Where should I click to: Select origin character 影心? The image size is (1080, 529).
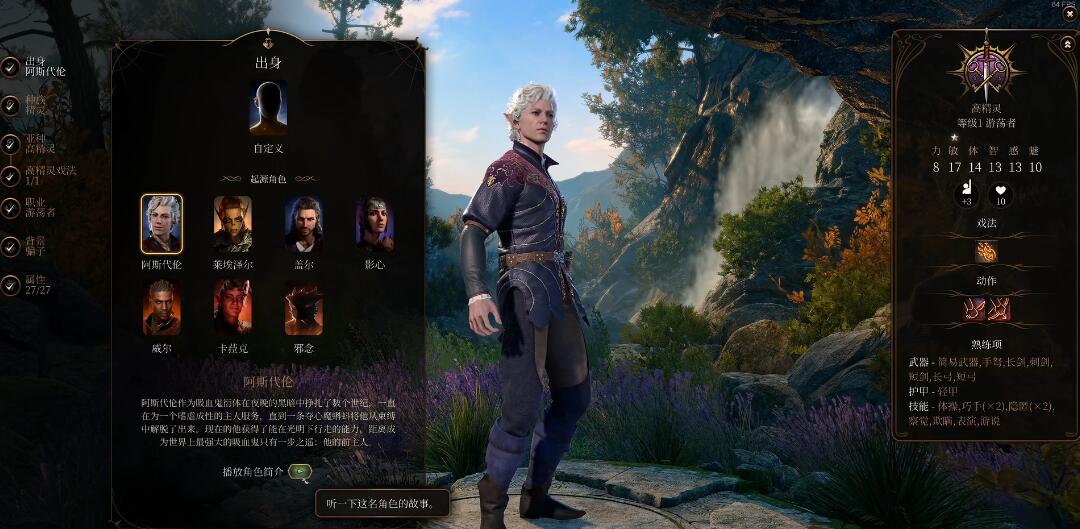point(374,224)
